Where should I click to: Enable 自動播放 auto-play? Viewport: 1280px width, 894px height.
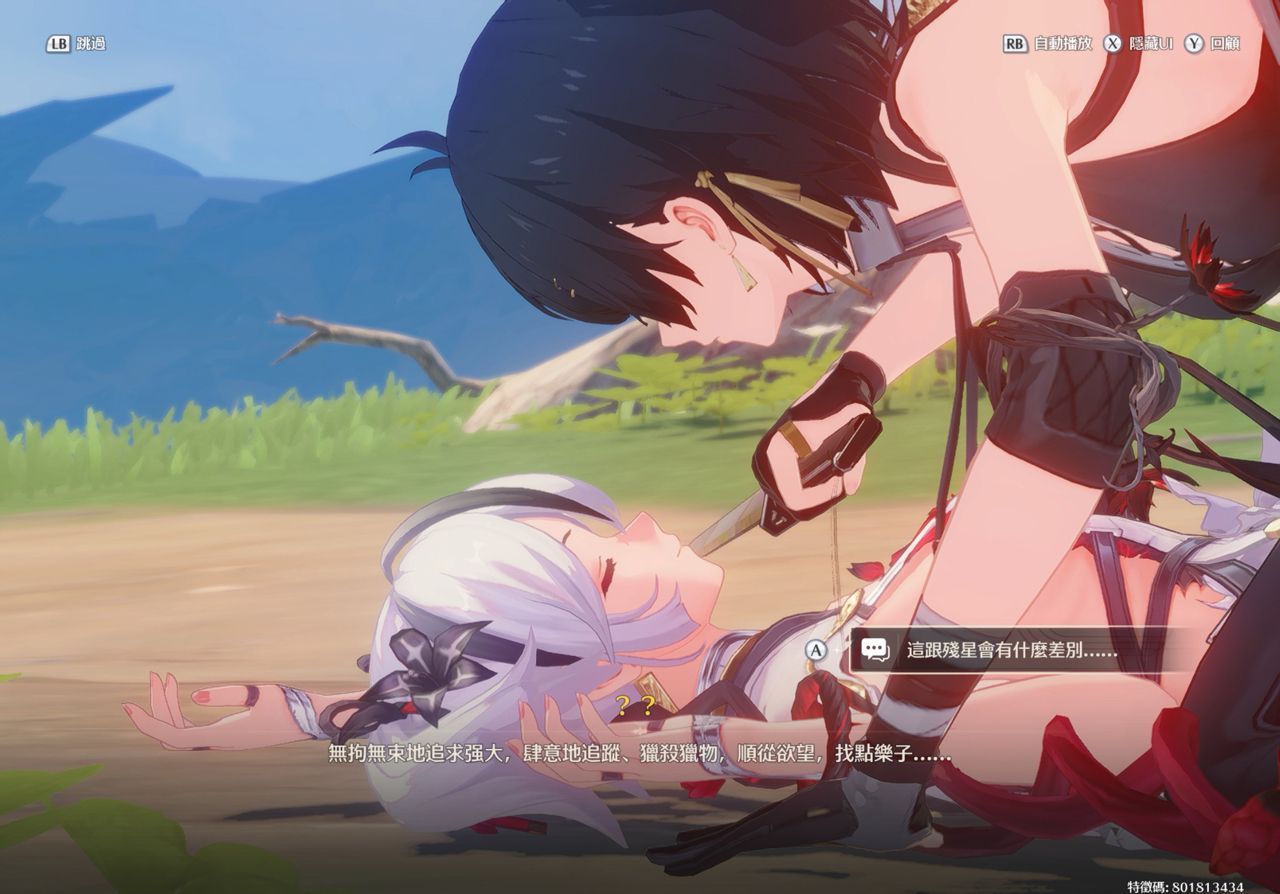click(1048, 44)
